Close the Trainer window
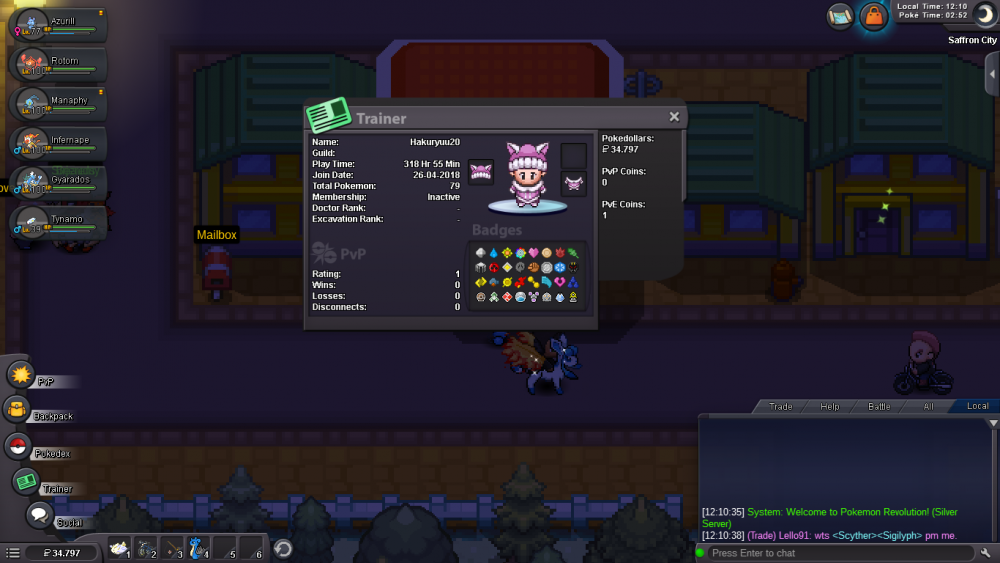Image resolution: width=1000 pixels, height=563 pixels. [x=674, y=117]
